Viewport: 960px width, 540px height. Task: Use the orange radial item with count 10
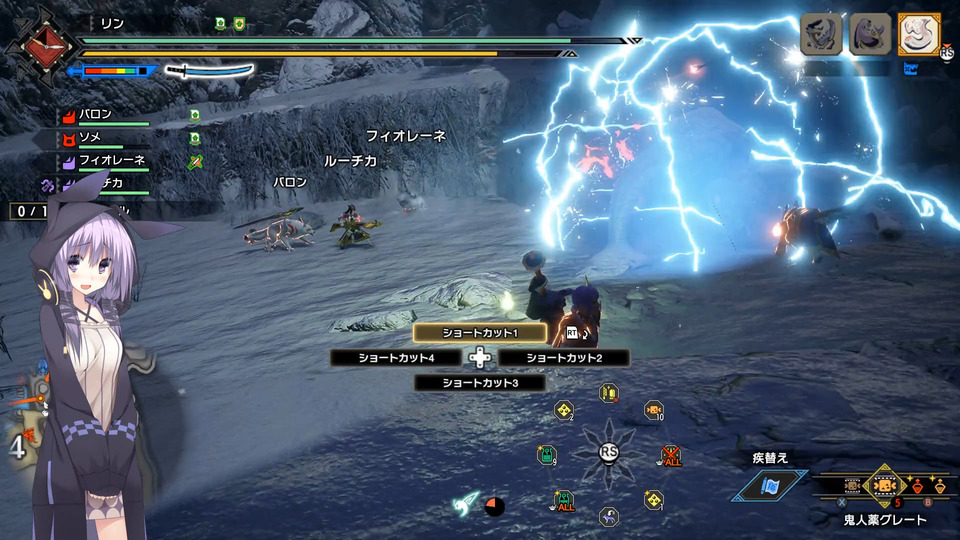point(653,410)
